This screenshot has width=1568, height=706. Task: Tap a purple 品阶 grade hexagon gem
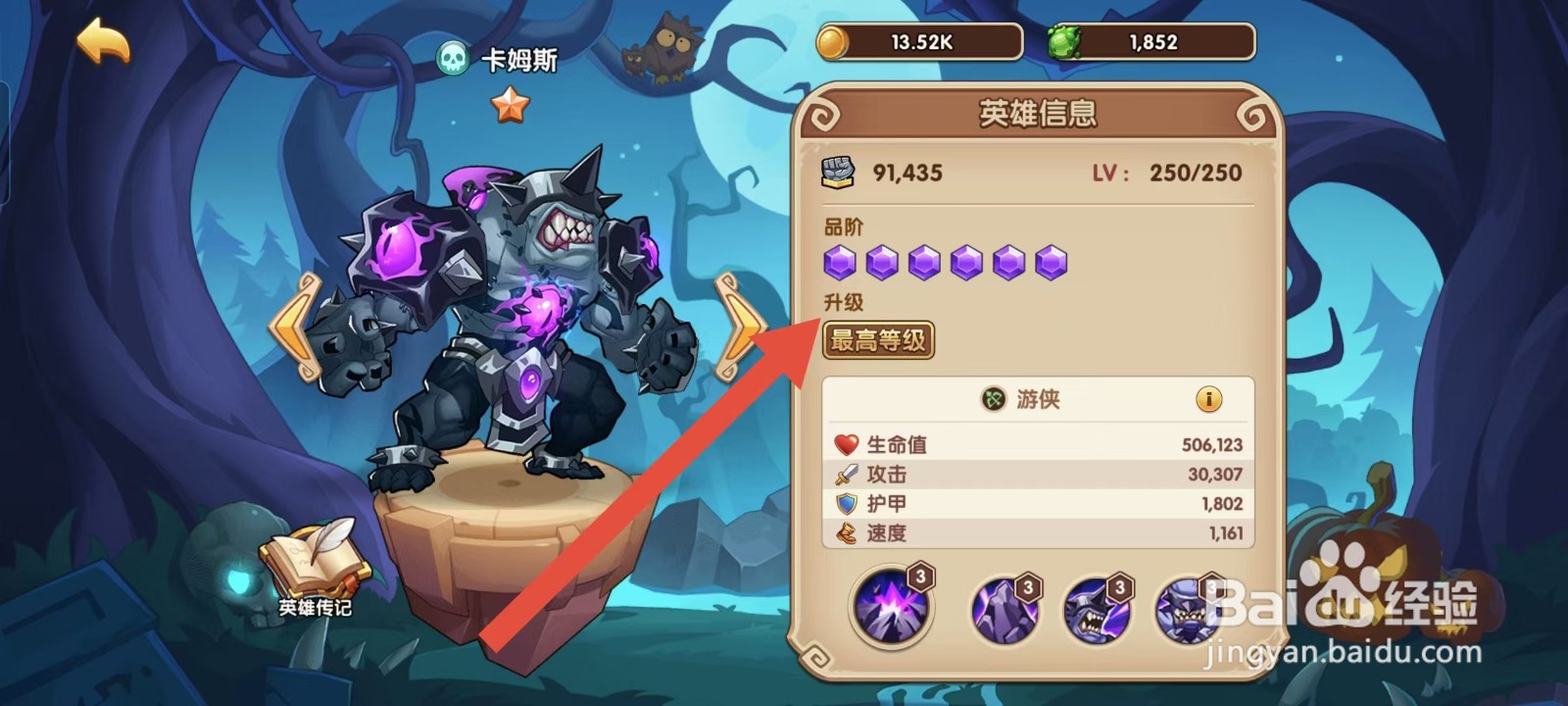click(838, 262)
